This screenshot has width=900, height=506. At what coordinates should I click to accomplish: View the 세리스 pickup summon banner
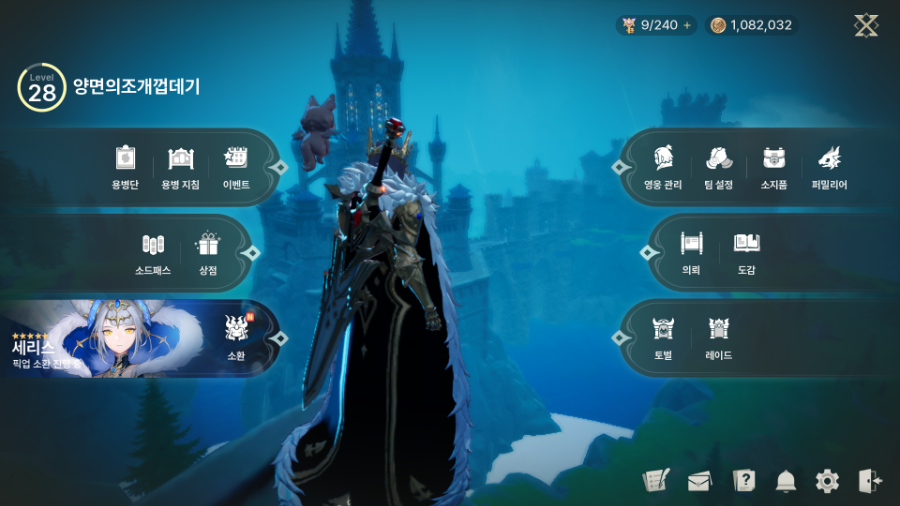point(100,340)
